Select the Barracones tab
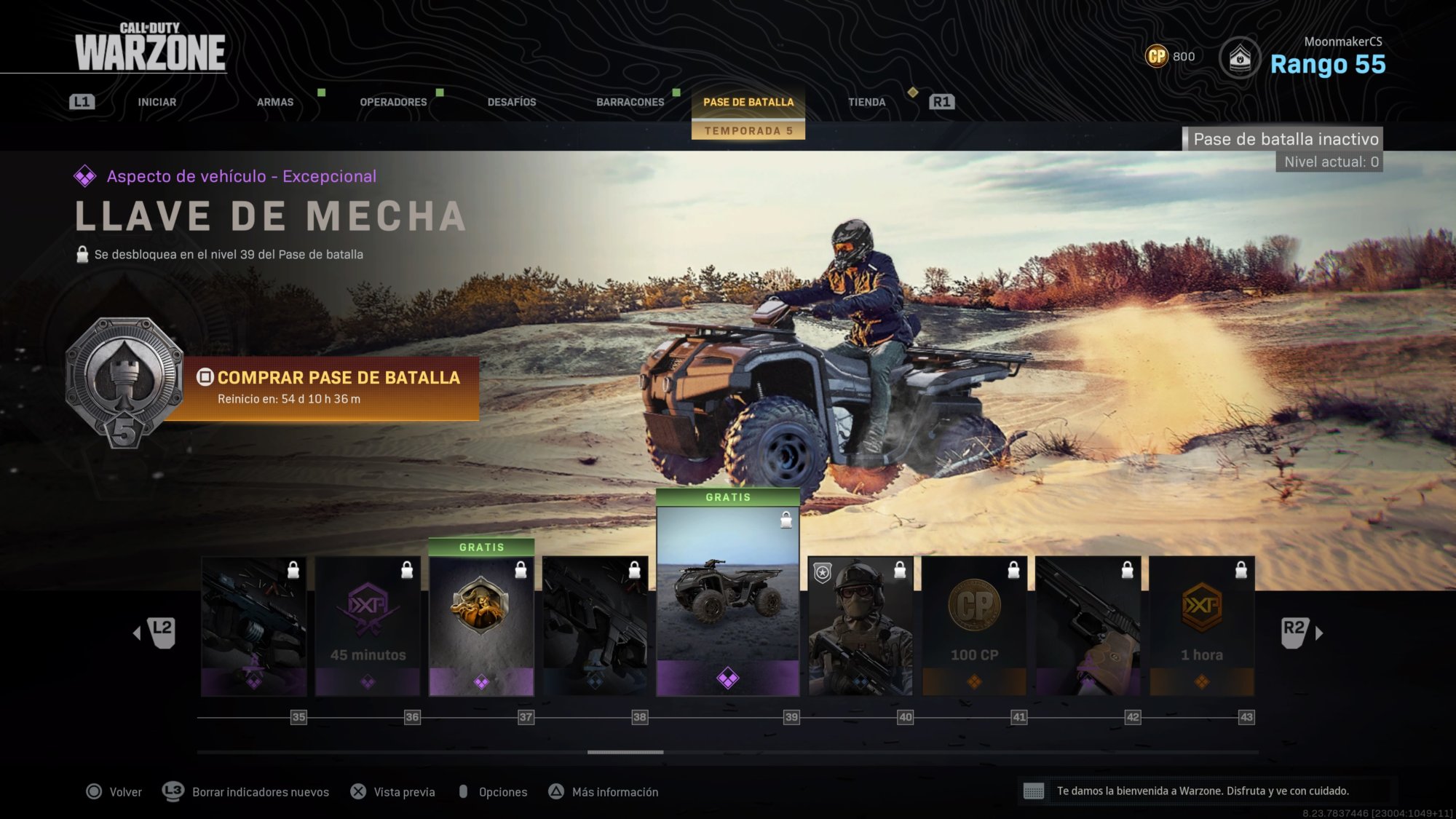Image resolution: width=1456 pixels, height=819 pixels. tap(630, 102)
